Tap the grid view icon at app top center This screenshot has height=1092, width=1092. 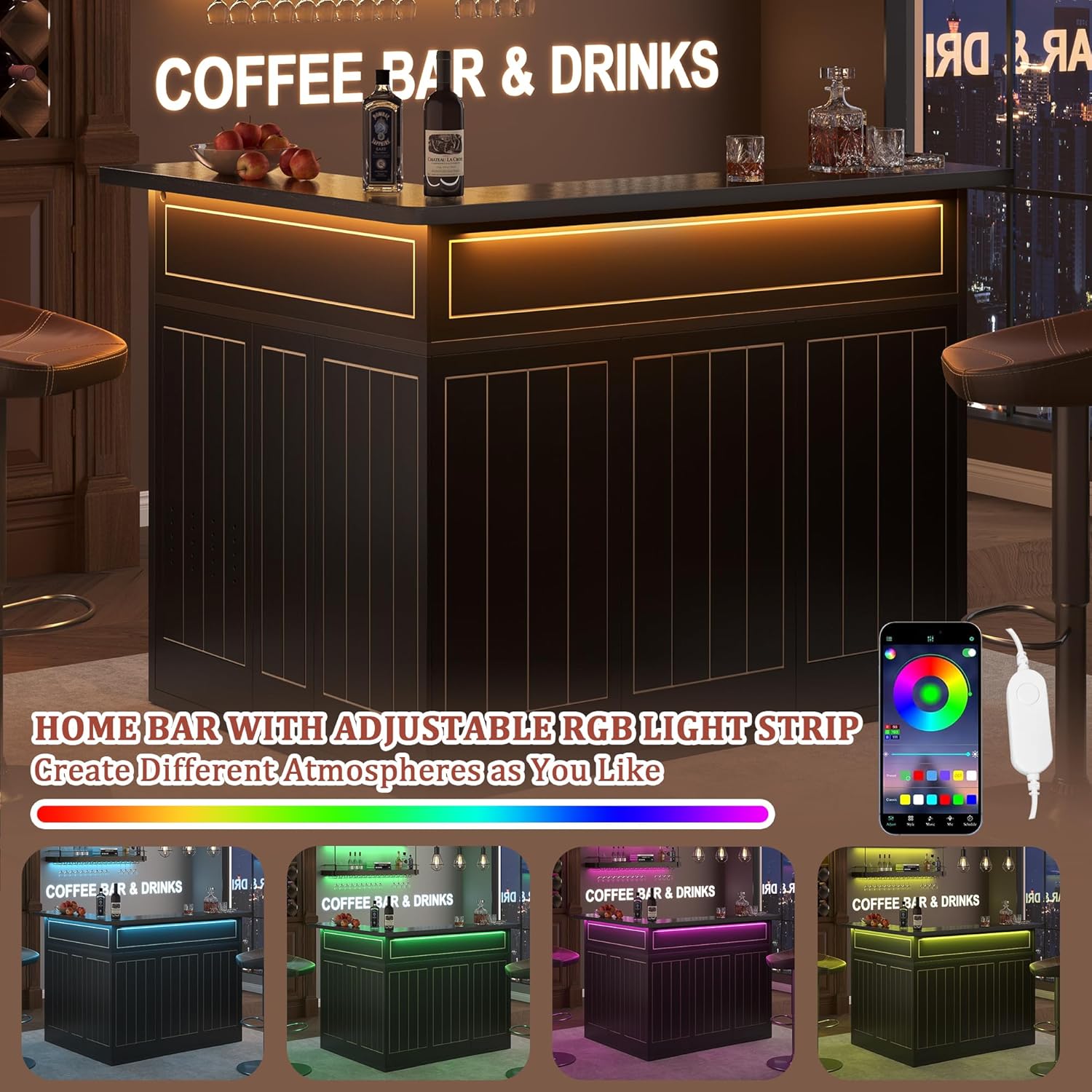point(930,638)
